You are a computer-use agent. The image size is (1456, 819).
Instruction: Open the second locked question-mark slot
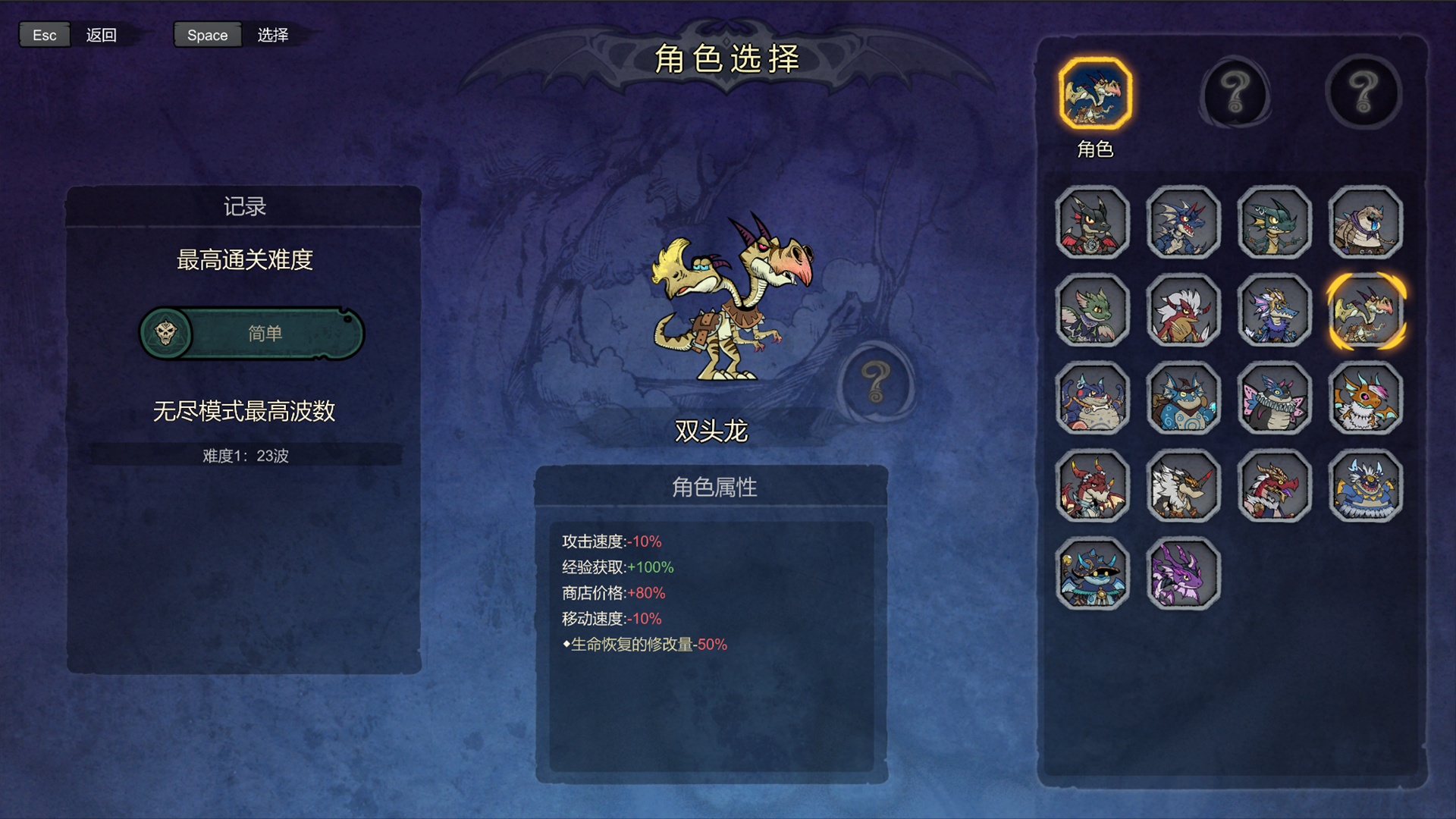tap(1363, 91)
